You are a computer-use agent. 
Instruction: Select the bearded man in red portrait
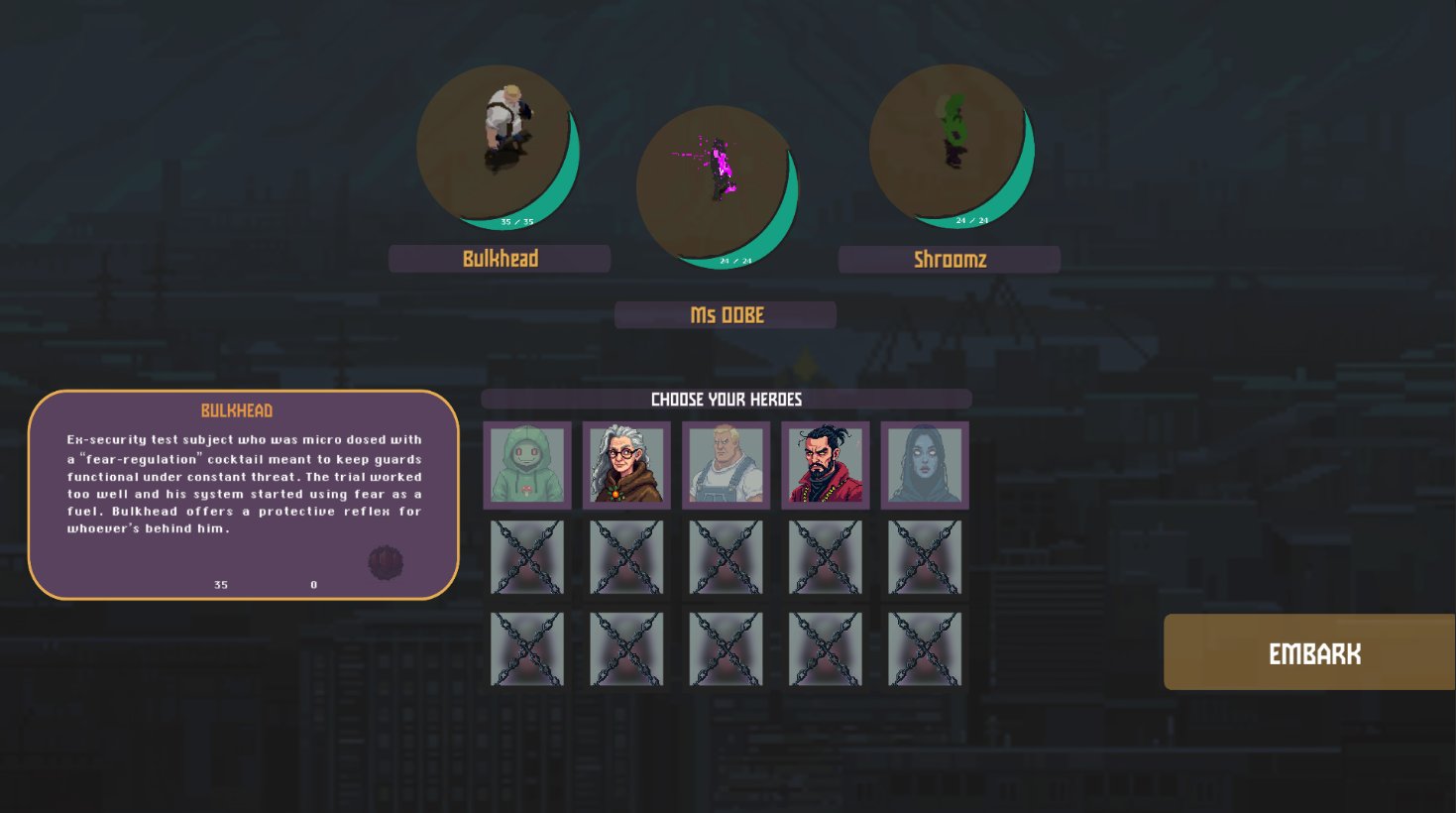pyautogui.click(x=825, y=465)
